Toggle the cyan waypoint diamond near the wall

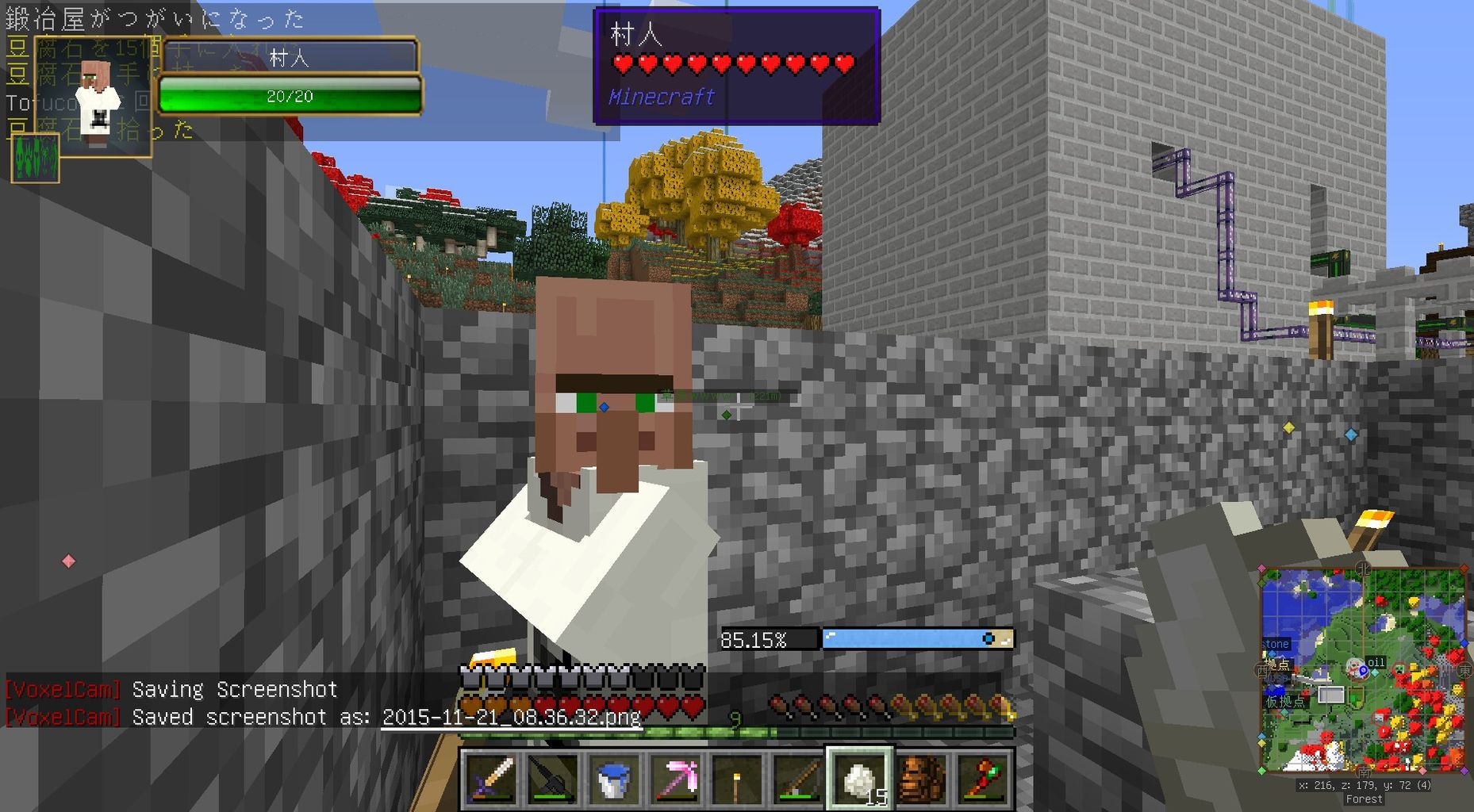click(x=1351, y=434)
